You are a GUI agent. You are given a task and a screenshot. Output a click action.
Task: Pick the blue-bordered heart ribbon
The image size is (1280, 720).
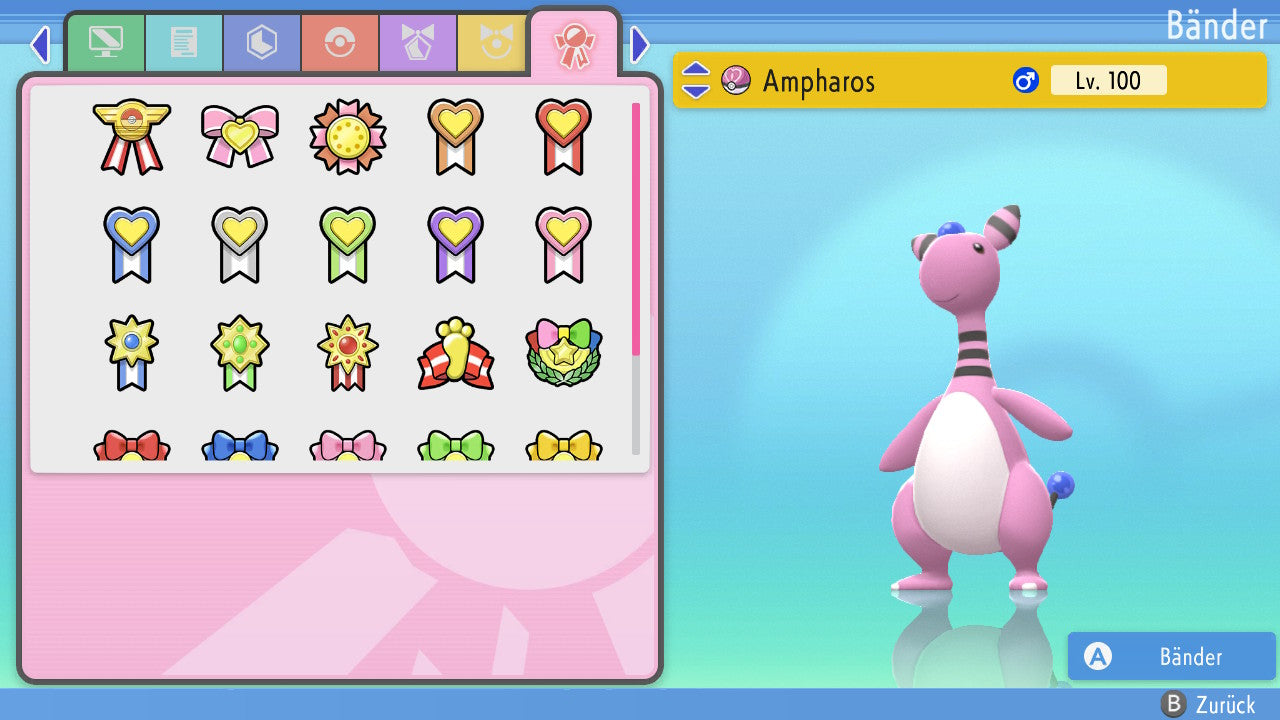pyautogui.click(x=131, y=244)
